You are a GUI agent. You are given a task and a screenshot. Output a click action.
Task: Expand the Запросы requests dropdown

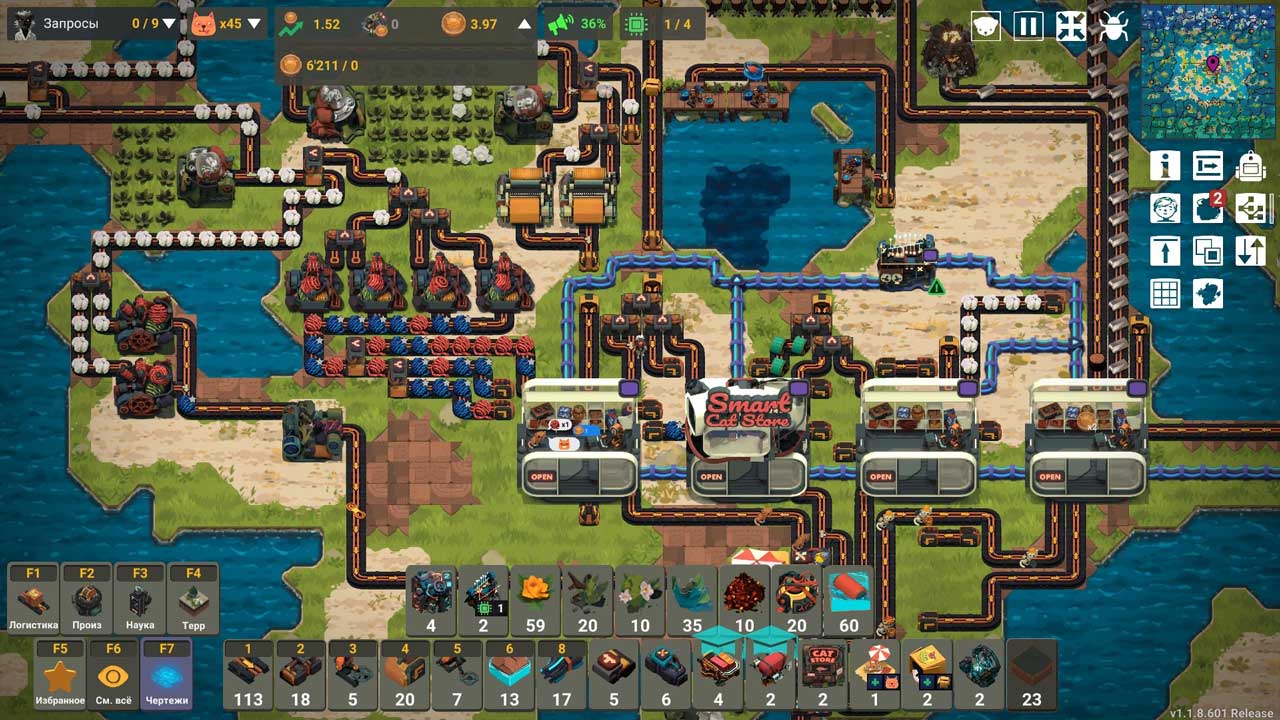[x=169, y=24]
